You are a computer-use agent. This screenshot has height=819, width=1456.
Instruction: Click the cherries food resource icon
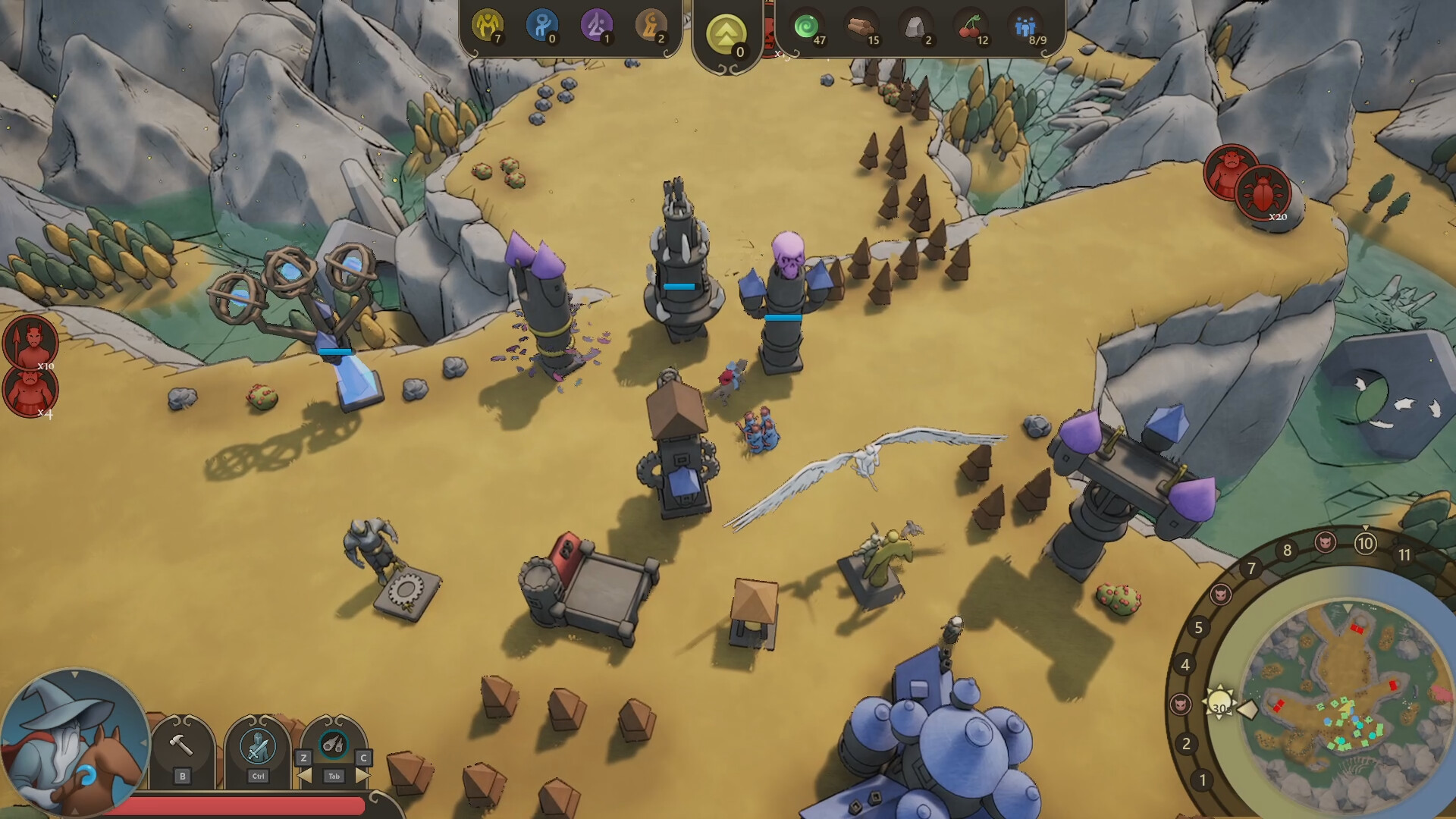click(971, 27)
